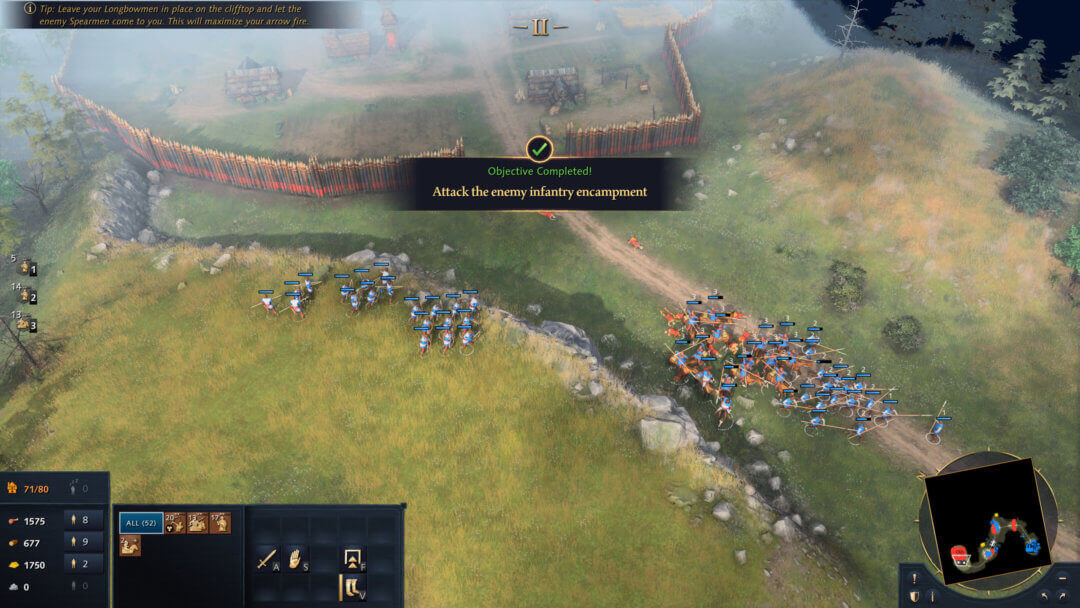Choose the unit group of 20 in selection panel
This screenshot has height=608, width=1080.
[175, 522]
